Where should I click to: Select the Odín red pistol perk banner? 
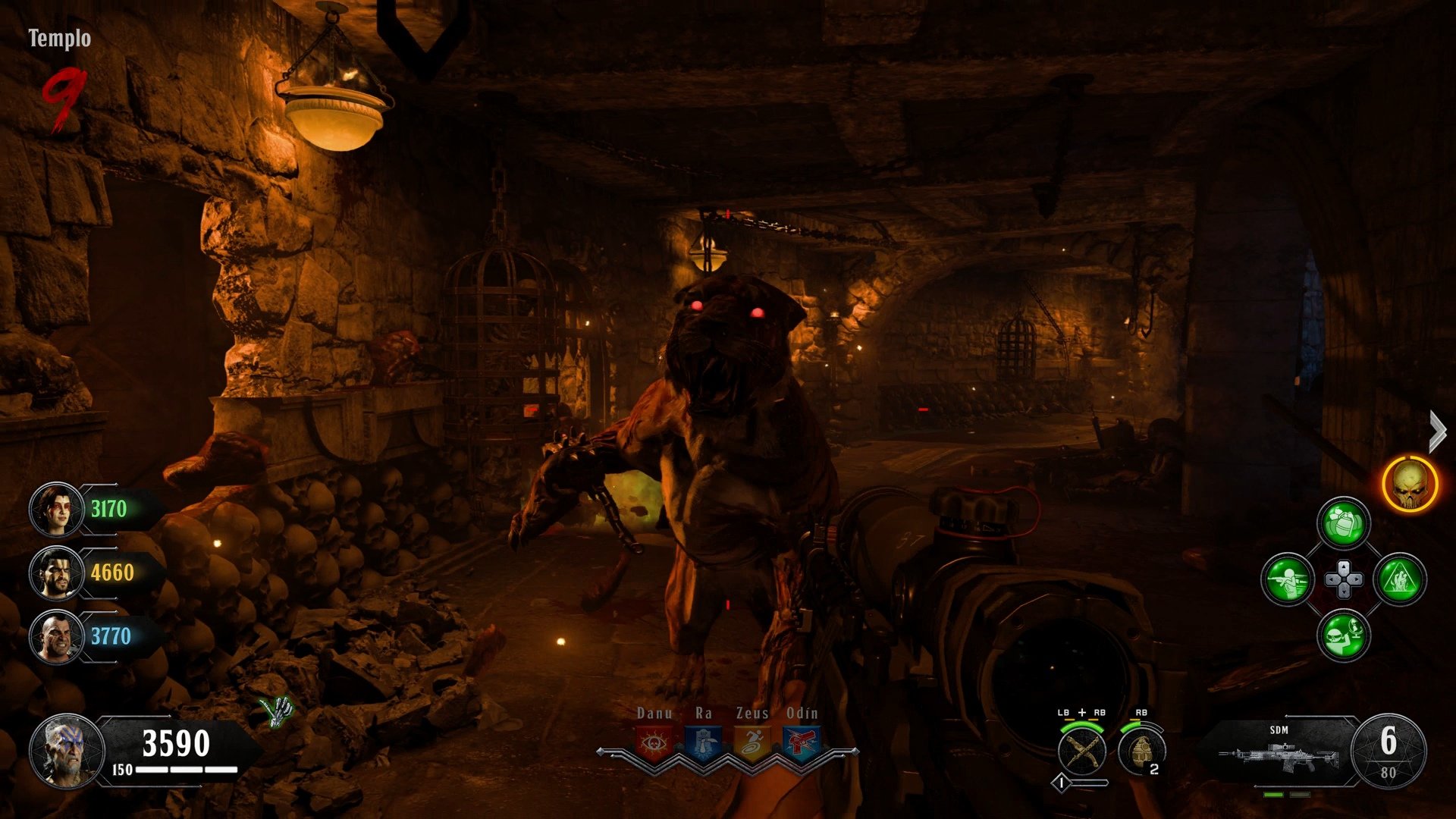coord(801,742)
